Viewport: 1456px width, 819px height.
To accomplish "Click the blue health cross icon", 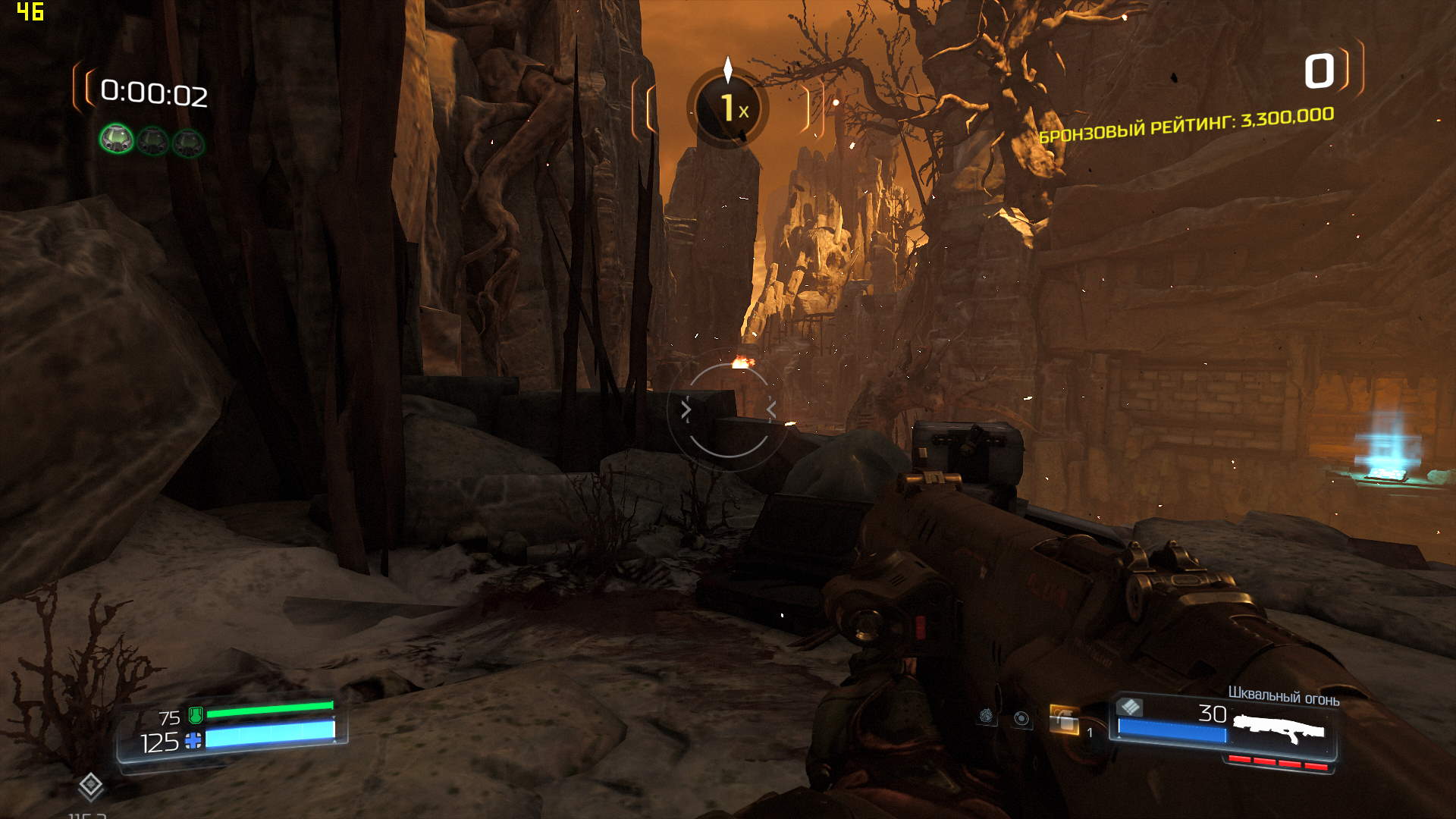I will click(193, 741).
